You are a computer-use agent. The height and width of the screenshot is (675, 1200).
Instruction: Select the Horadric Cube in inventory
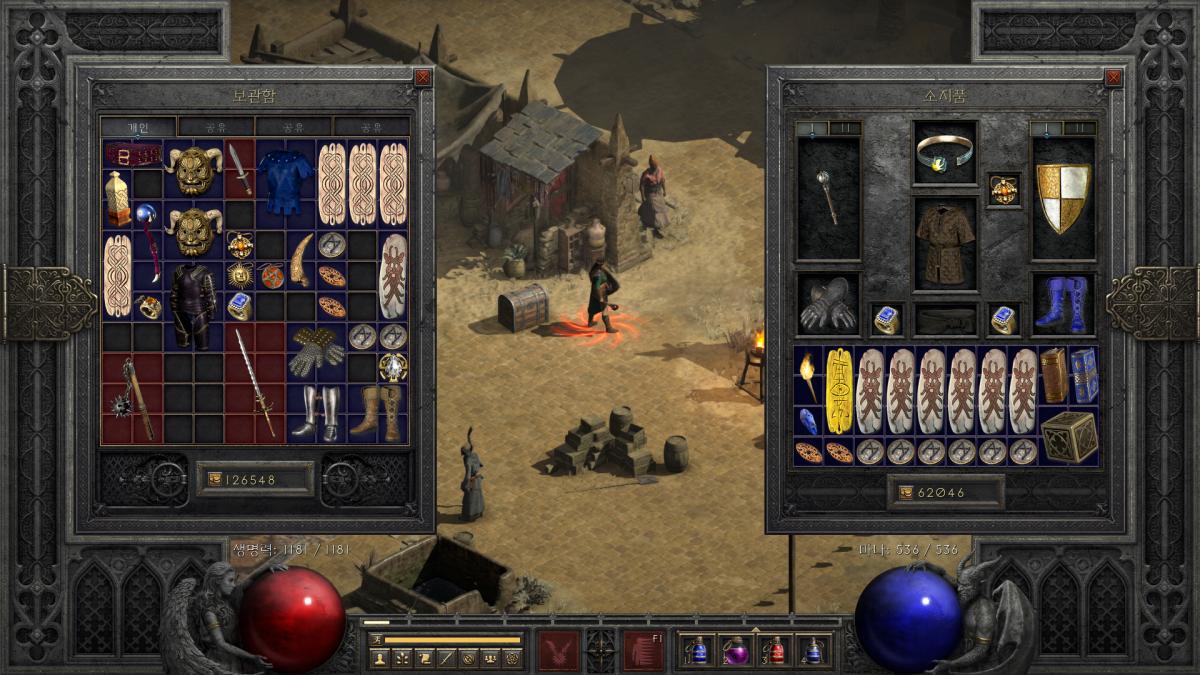(x=1069, y=436)
